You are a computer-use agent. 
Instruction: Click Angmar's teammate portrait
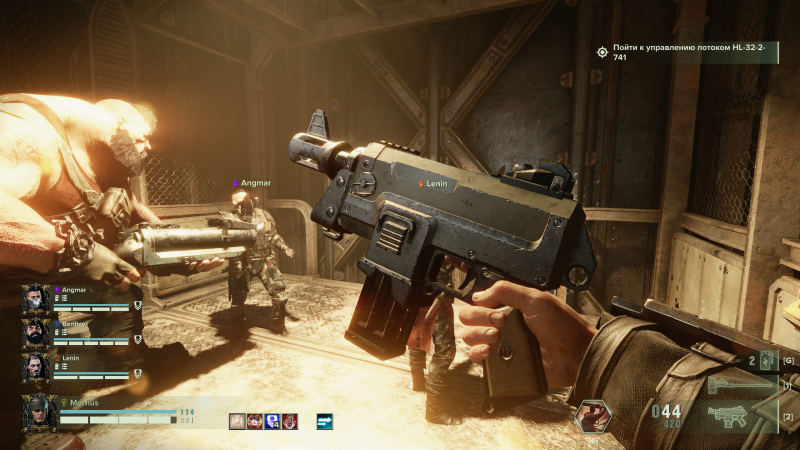pyautogui.click(x=37, y=298)
